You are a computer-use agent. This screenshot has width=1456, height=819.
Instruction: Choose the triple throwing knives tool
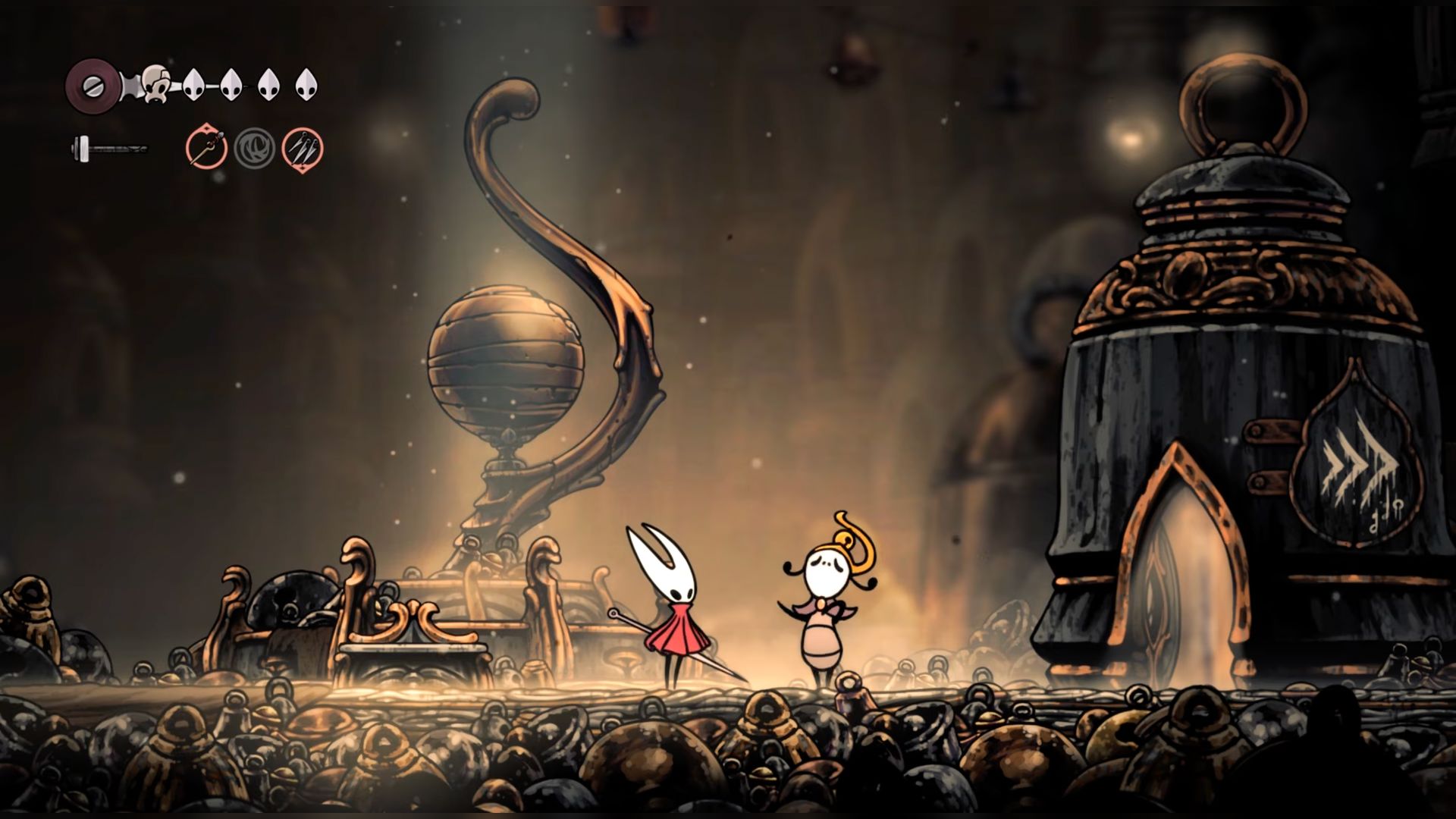point(303,149)
